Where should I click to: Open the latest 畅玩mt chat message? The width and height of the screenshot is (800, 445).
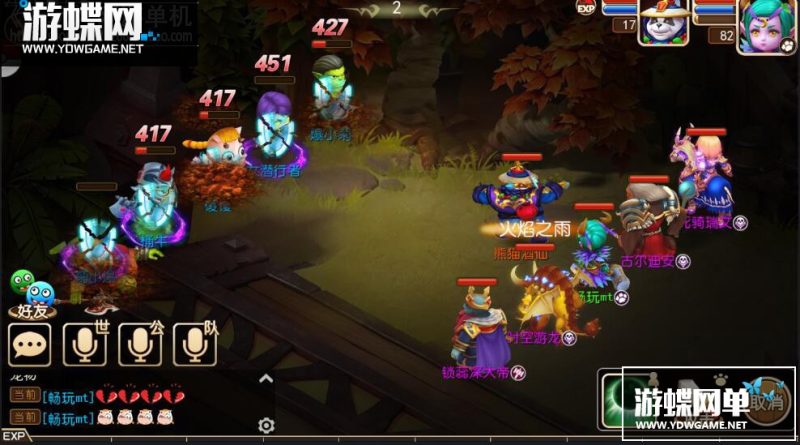coord(100,417)
